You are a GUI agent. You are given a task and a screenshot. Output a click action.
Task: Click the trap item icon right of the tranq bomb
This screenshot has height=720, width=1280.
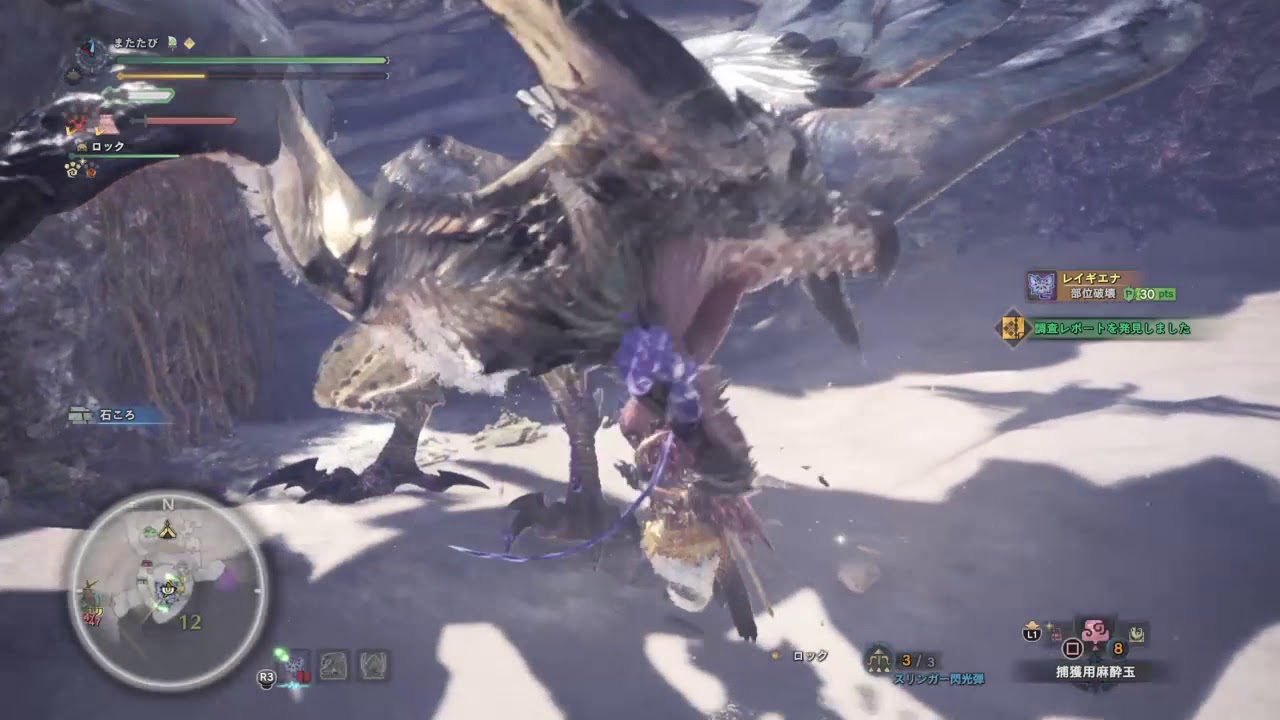[1137, 633]
